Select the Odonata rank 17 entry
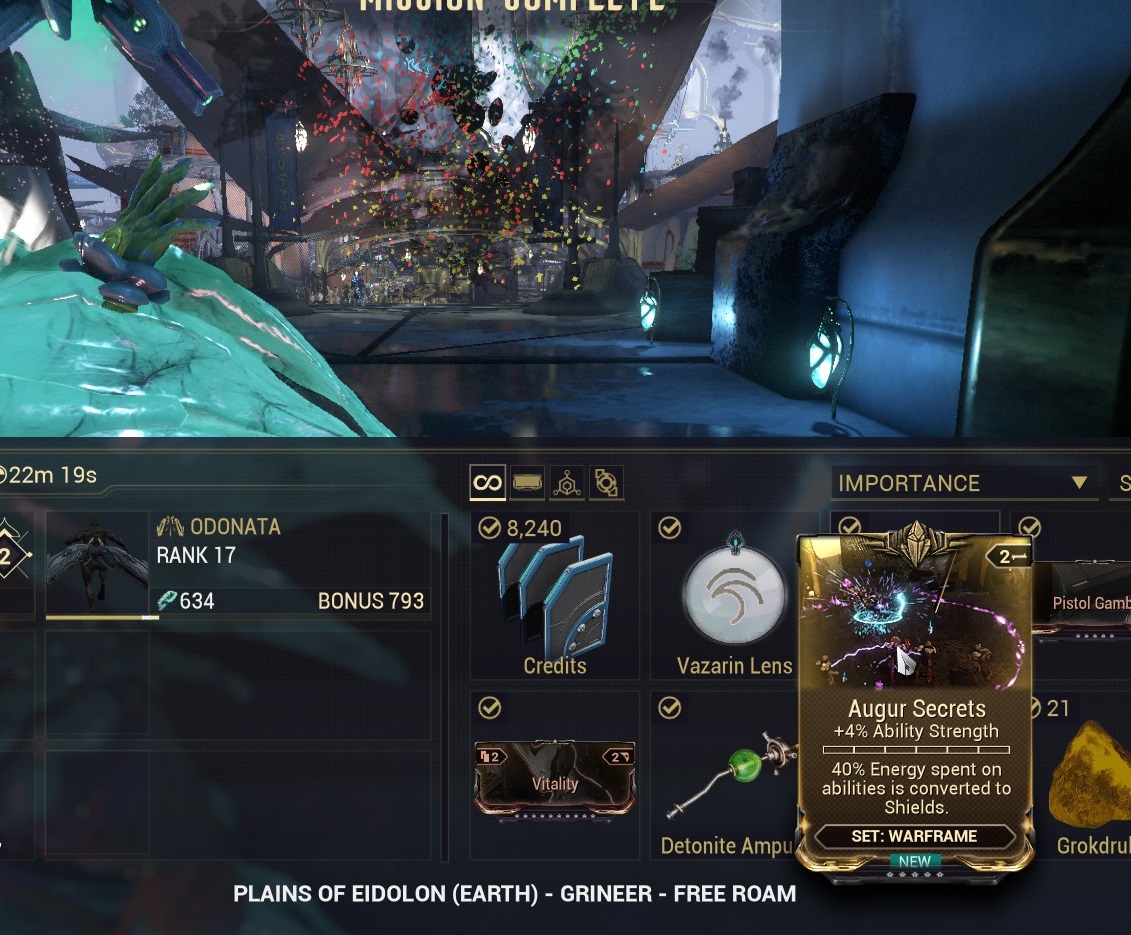 [239, 565]
